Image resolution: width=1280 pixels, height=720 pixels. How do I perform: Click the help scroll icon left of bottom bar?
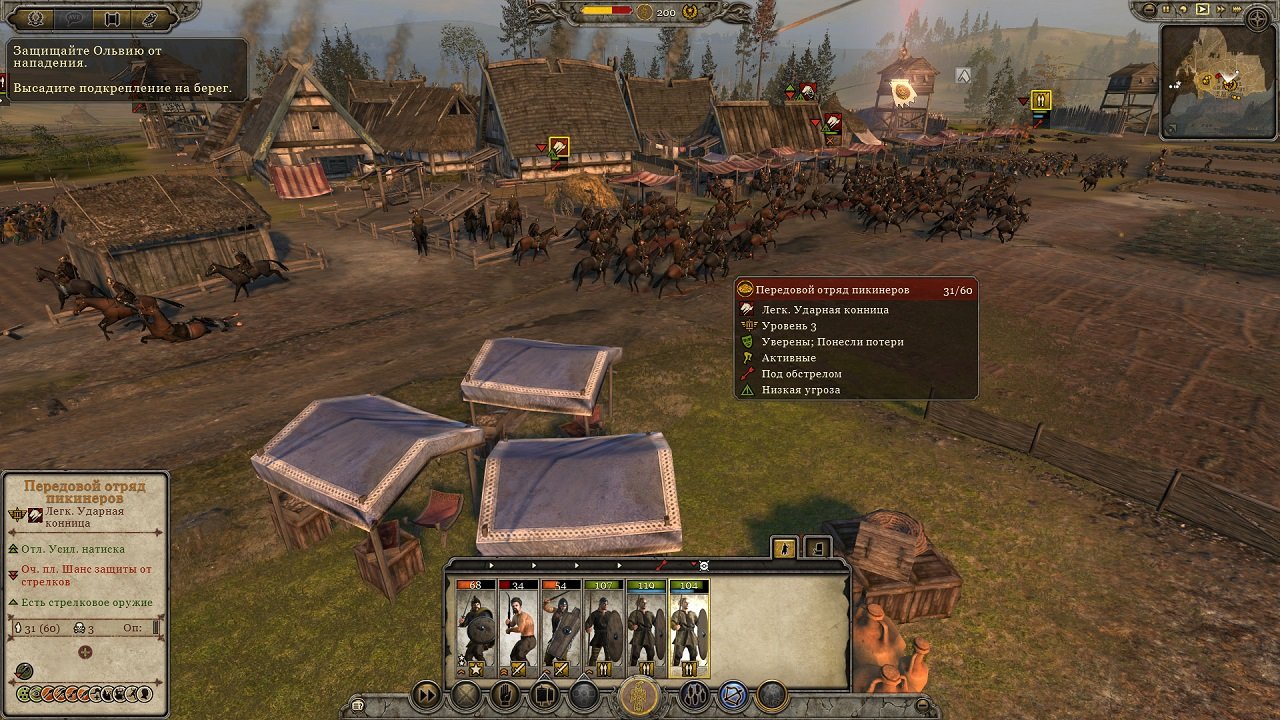tap(357, 704)
